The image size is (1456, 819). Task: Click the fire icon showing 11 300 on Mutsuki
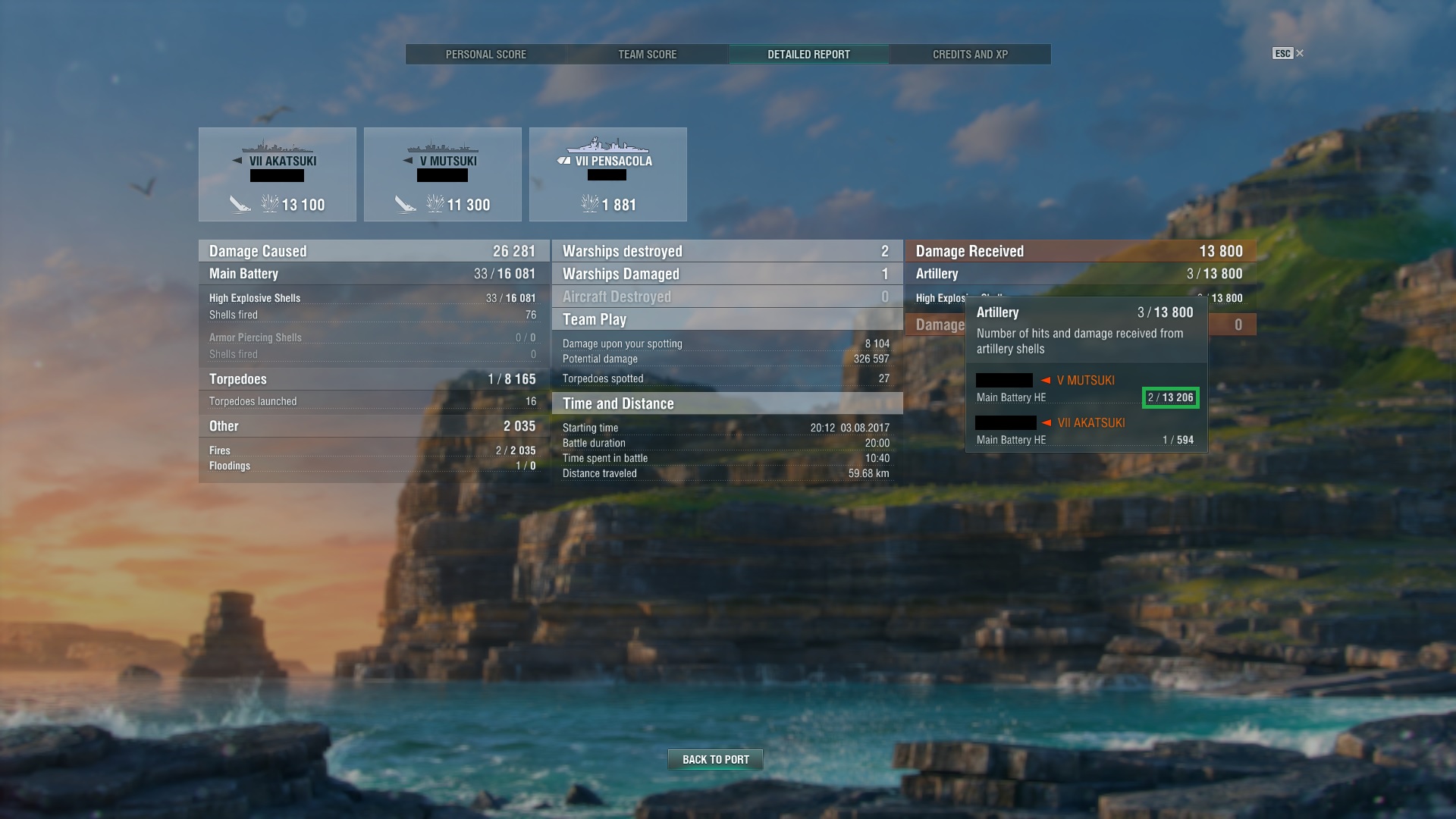coord(436,203)
